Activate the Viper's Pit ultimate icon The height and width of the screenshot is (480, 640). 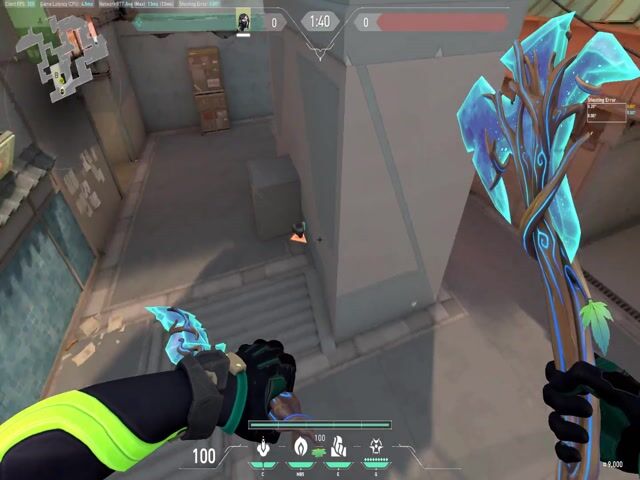pyautogui.click(x=376, y=448)
